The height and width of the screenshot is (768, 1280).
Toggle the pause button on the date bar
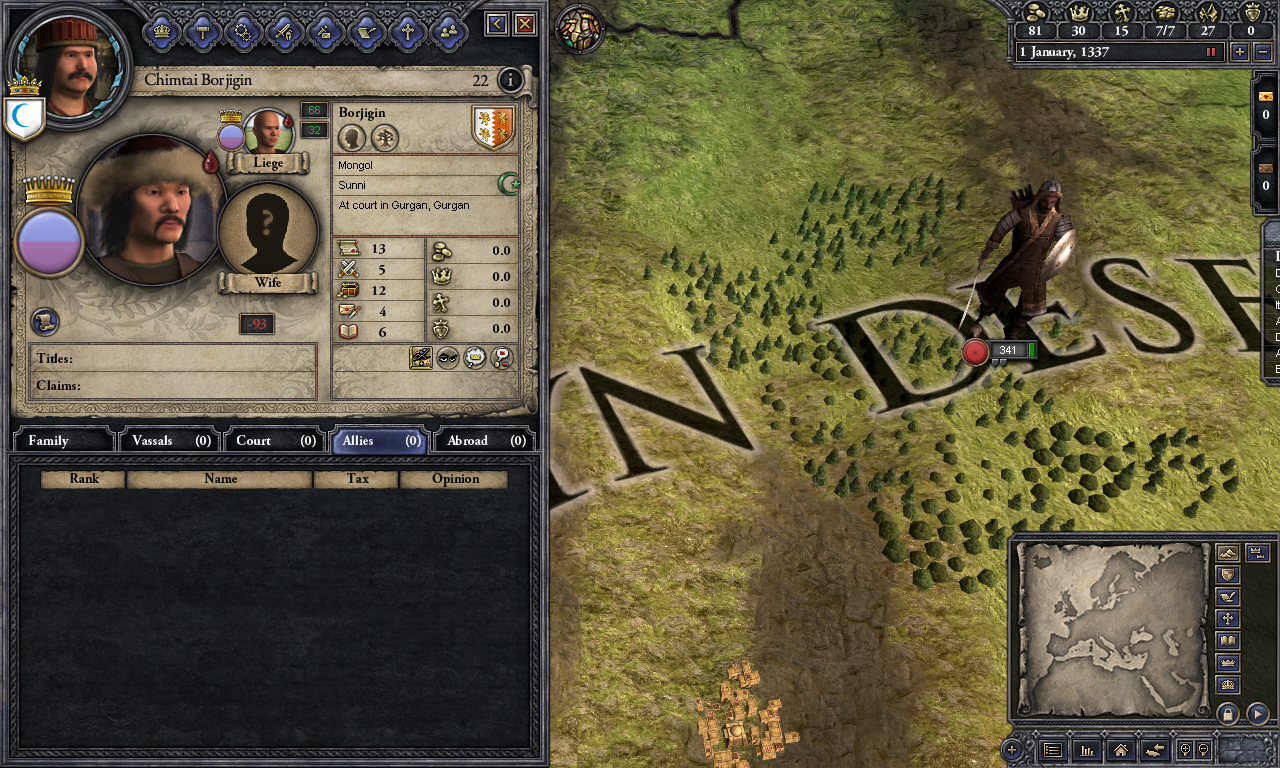1211,52
